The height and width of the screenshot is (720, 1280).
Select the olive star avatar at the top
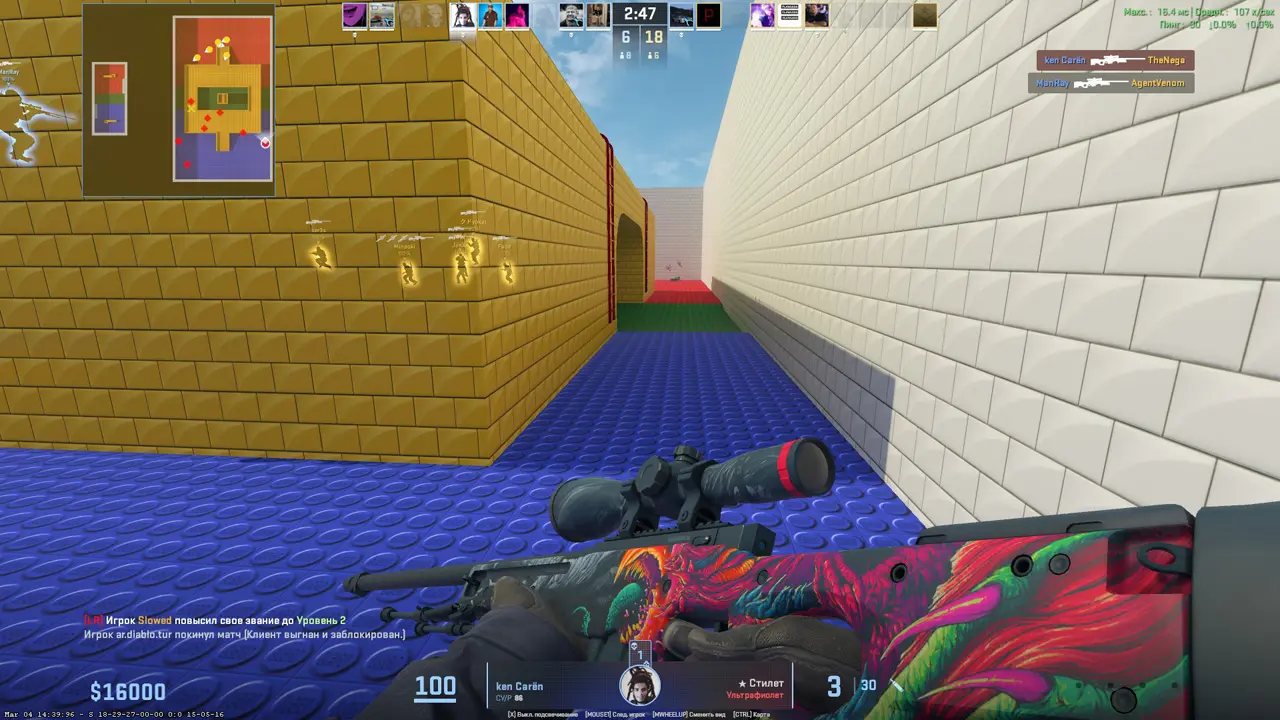(x=924, y=16)
